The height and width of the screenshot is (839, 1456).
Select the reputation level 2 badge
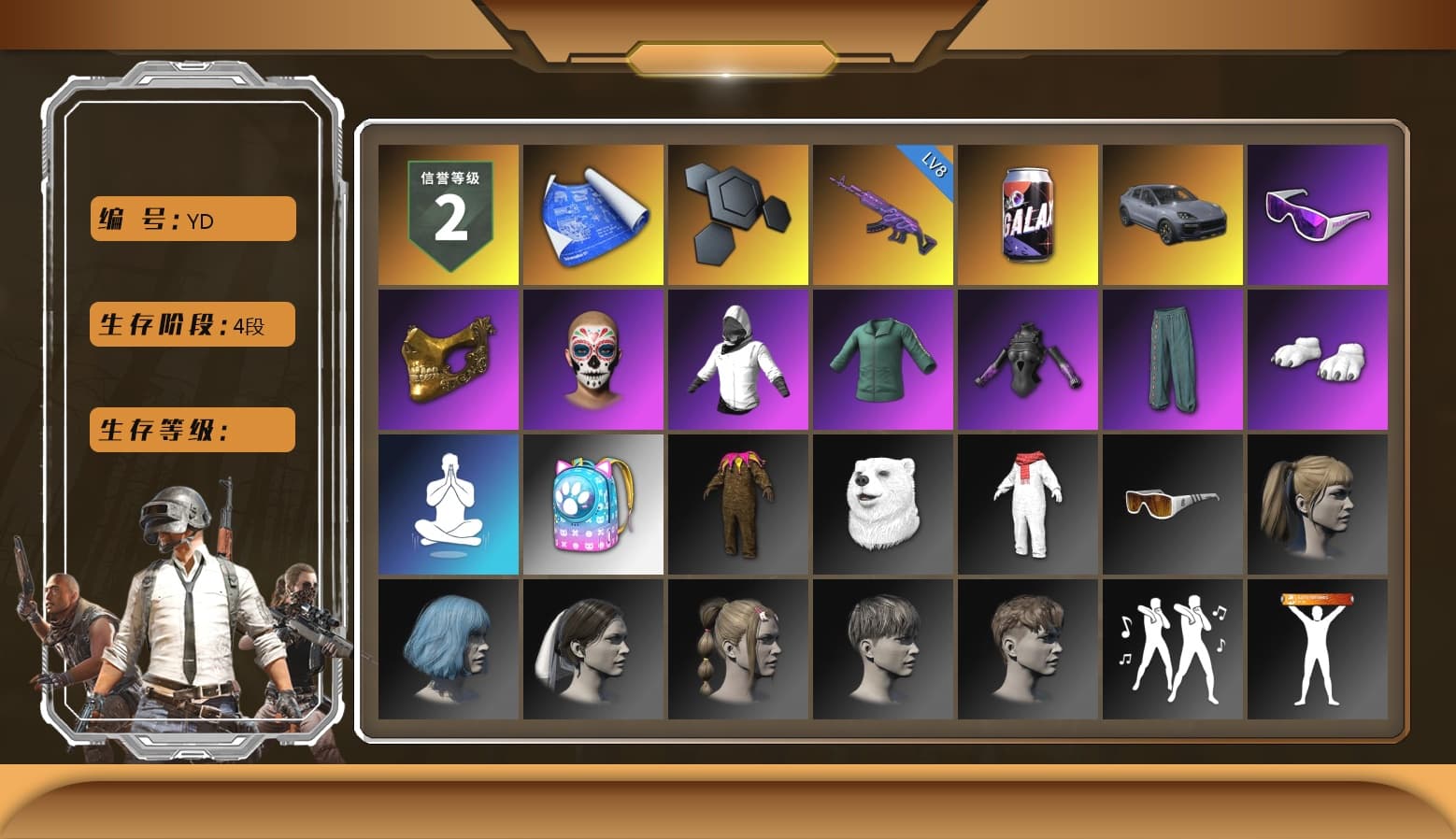[x=448, y=213]
